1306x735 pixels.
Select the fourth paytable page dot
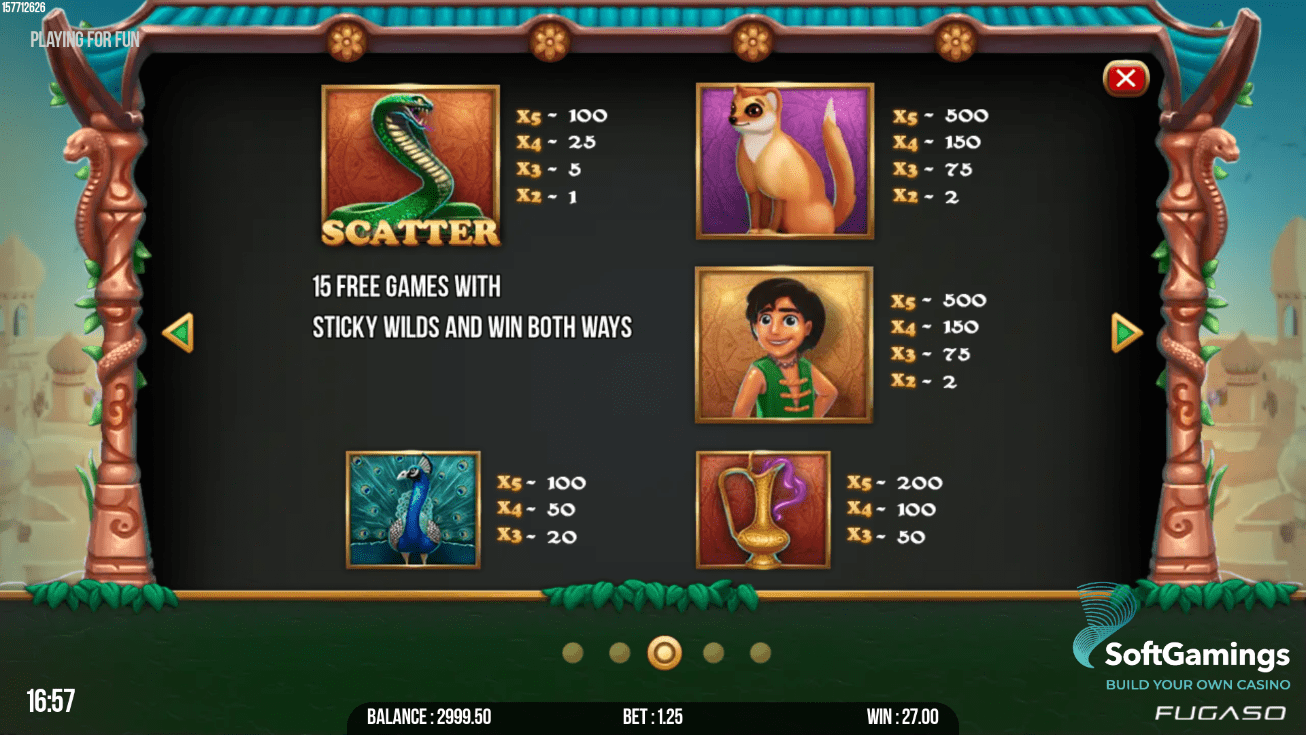[713, 653]
